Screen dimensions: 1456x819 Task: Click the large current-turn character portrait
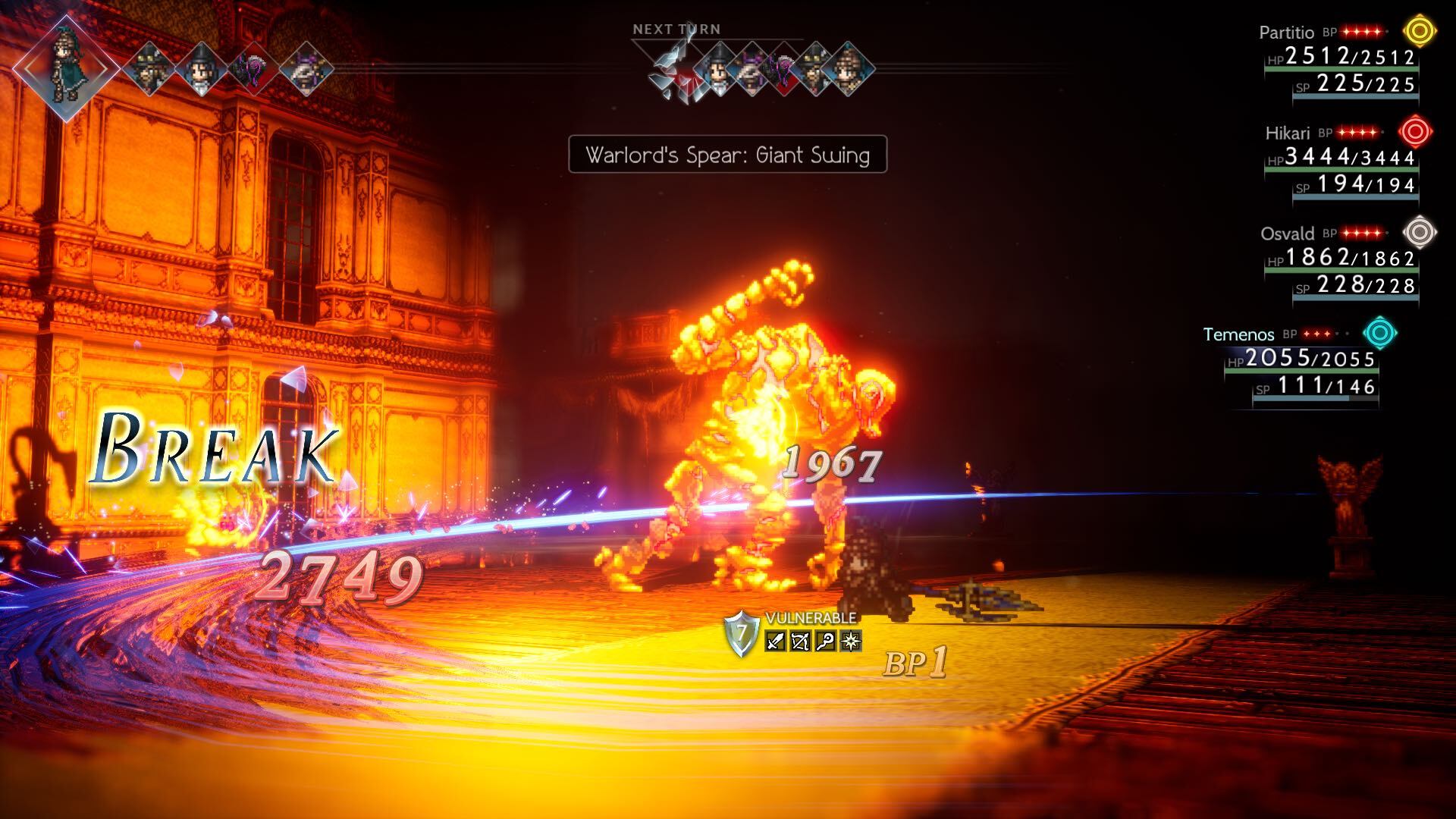(x=67, y=67)
